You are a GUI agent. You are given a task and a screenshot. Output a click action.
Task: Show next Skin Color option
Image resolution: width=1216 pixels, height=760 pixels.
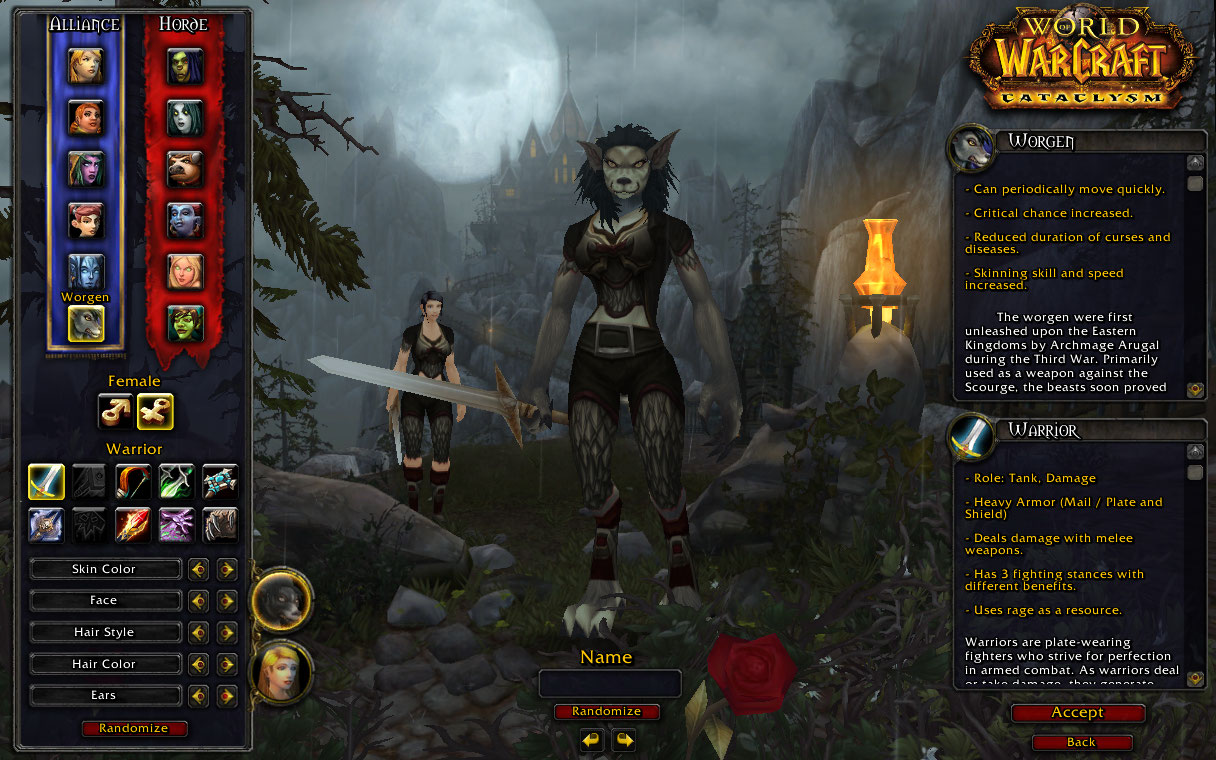[x=227, y=569]
